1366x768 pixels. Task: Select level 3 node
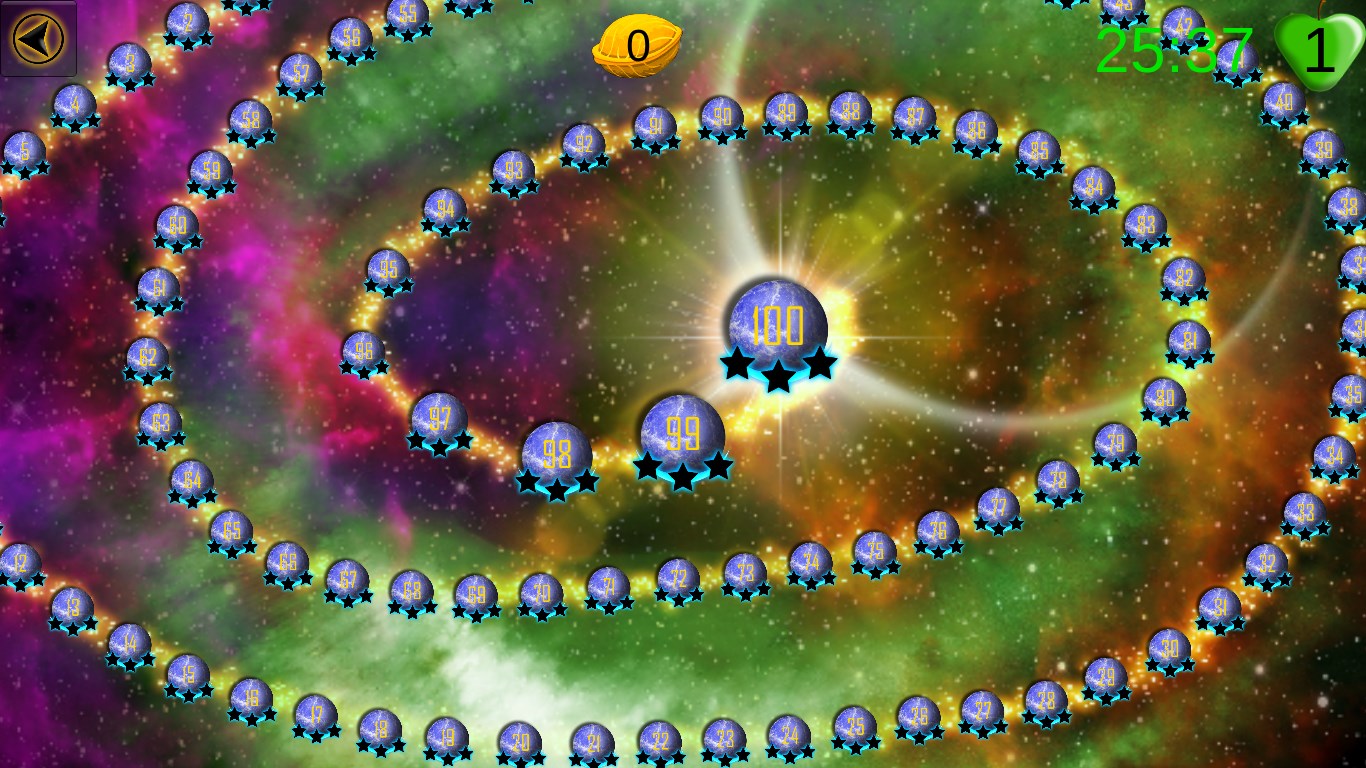pos(129,64)
